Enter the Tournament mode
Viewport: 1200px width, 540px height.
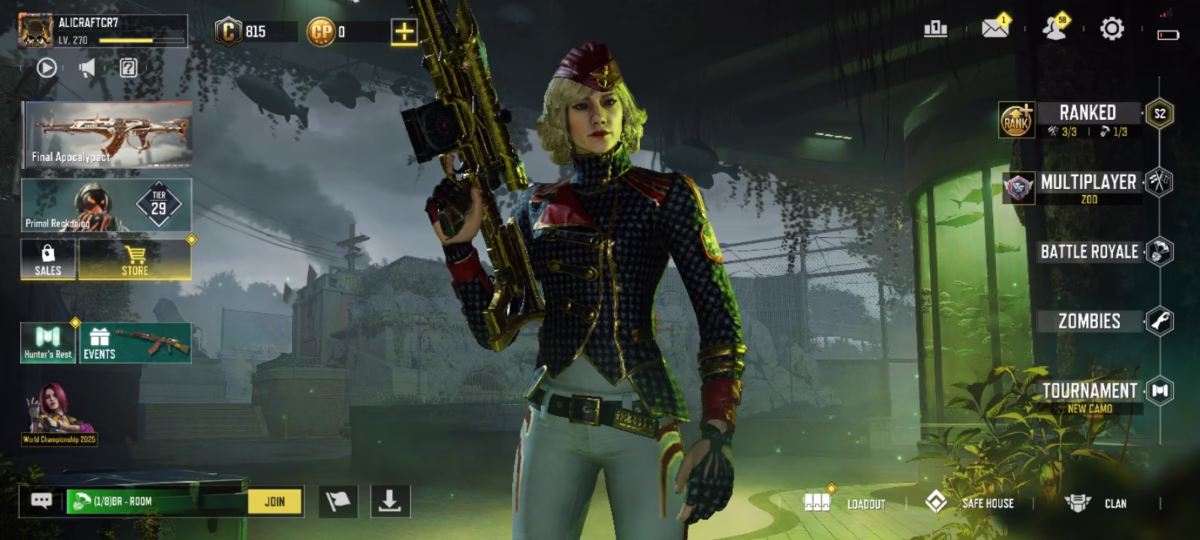coord(1089,391)
